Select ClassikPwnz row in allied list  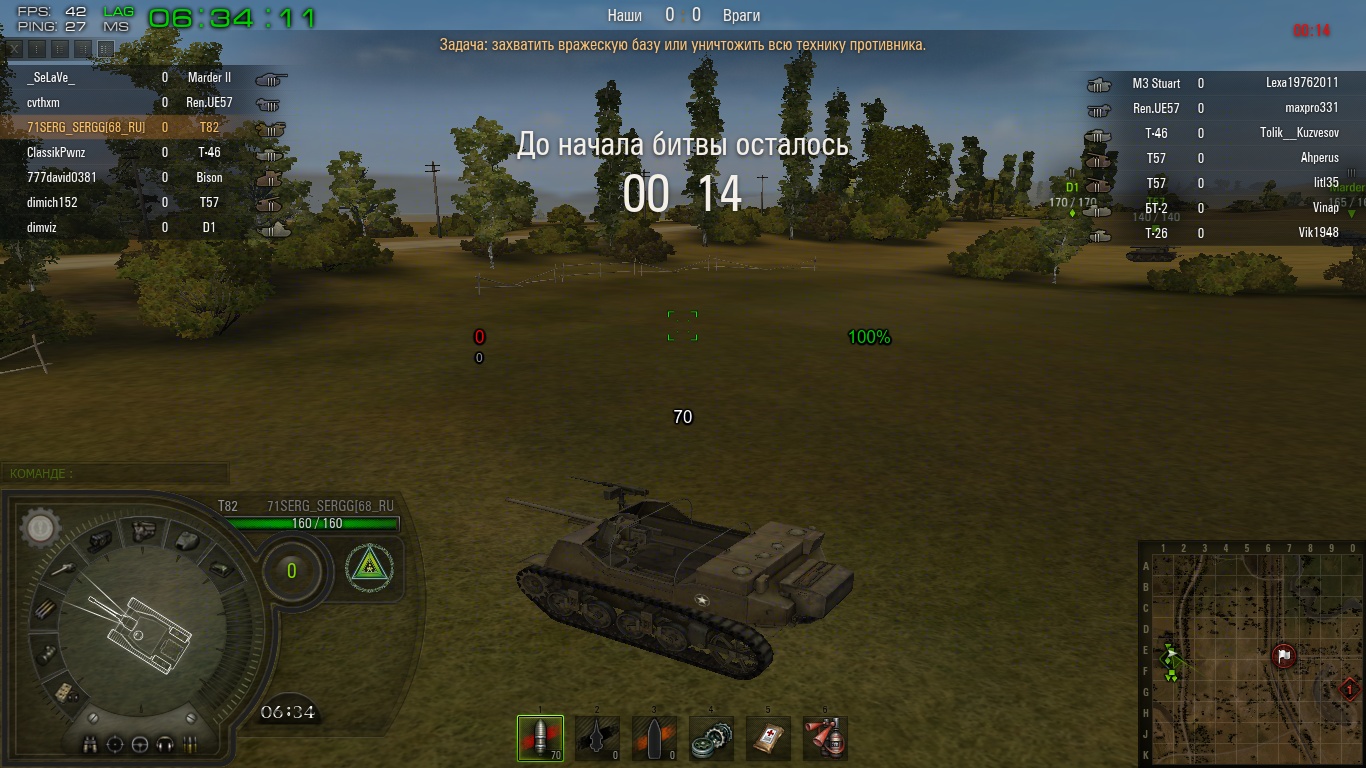(56, 153)
